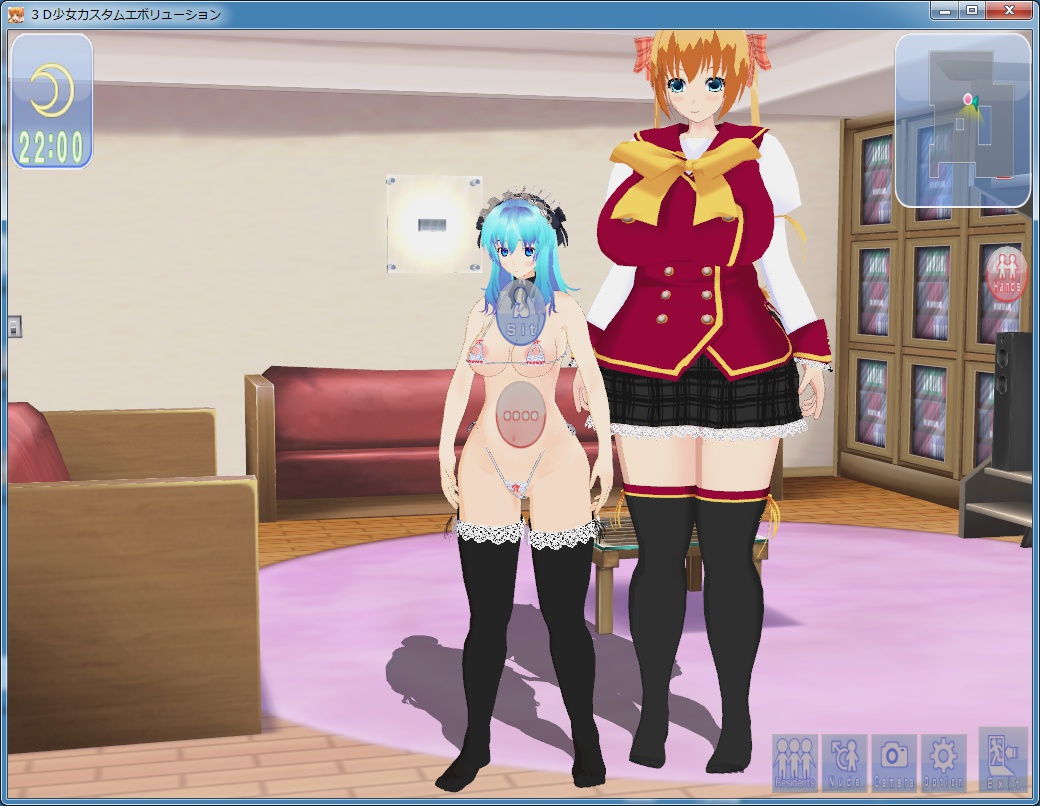The image size is (1040, 806).
Task: Open the Residents menu
Action: tap(795, 762)
